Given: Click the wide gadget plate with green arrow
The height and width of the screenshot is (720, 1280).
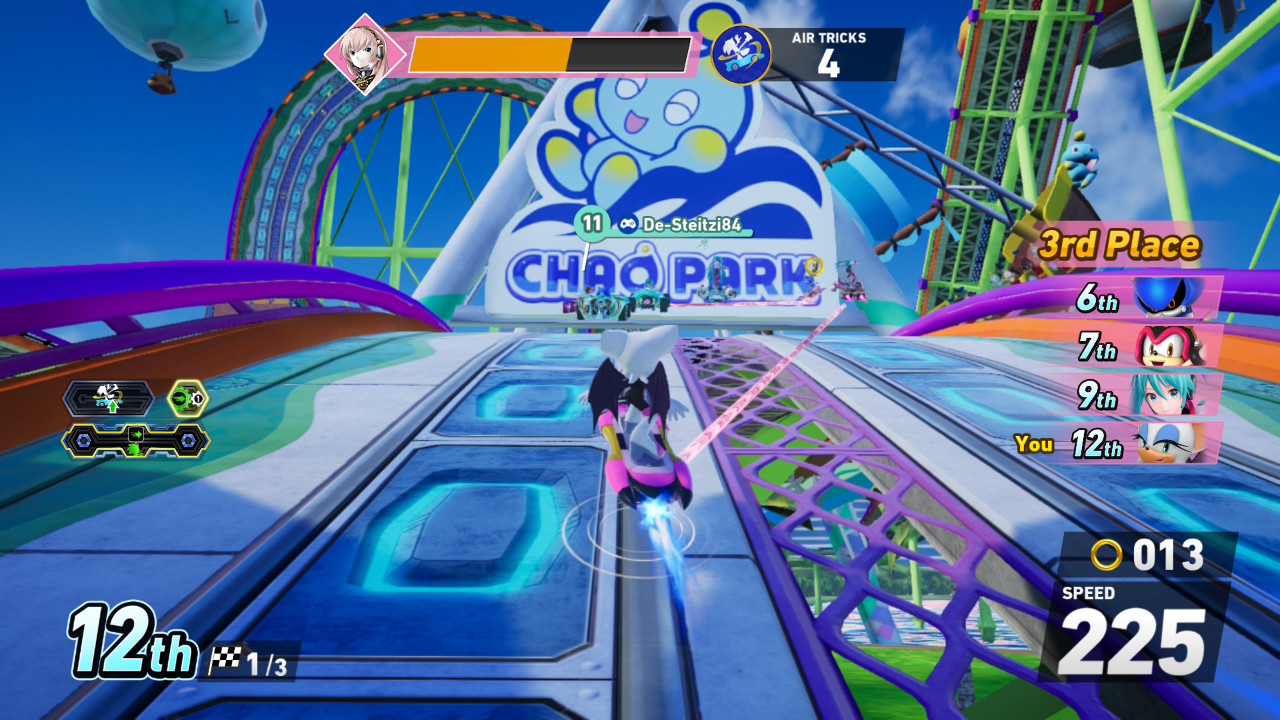Looking at the screenshot, I should point(136,440).
